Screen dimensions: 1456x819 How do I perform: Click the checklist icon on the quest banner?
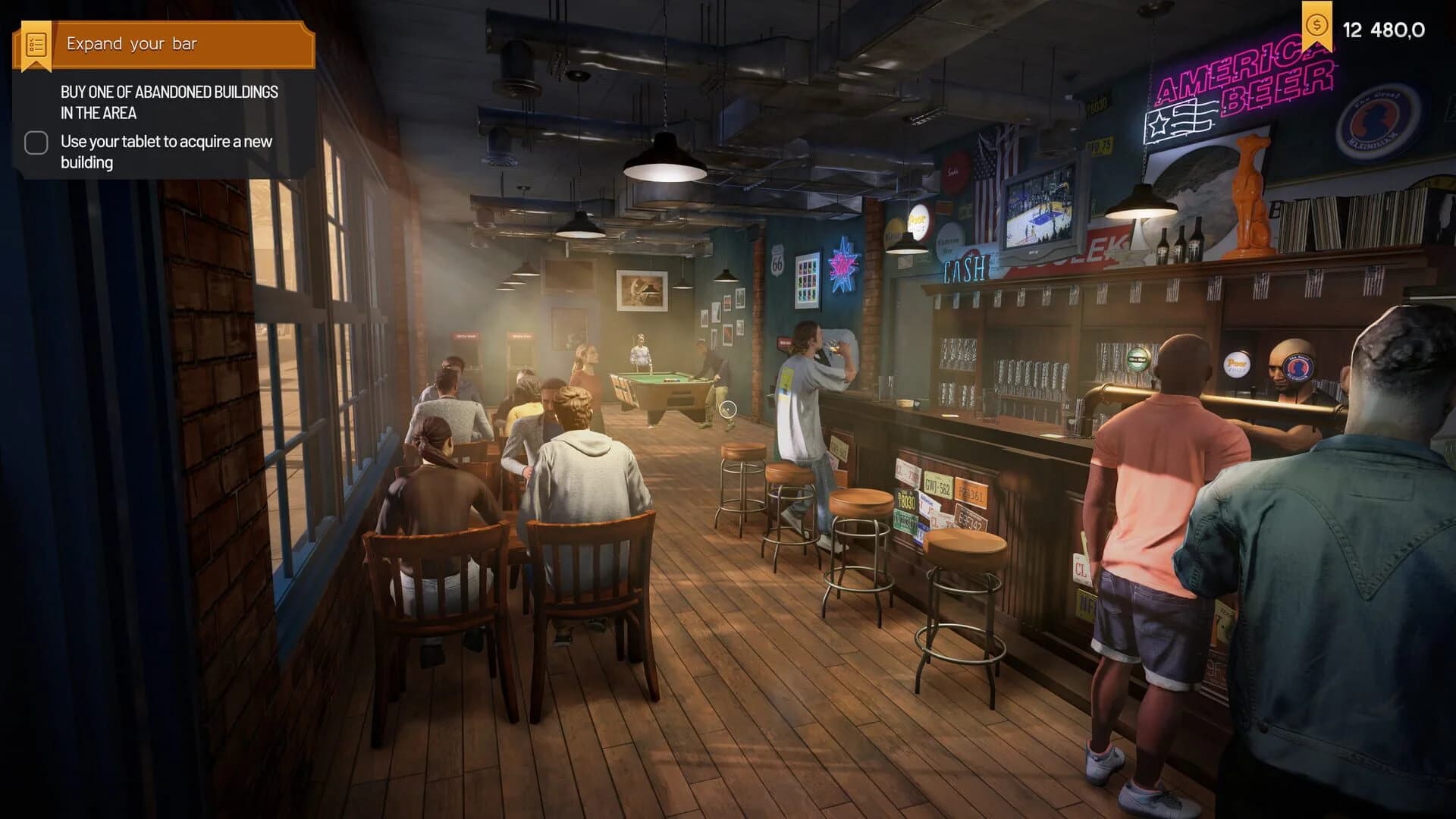[35, 43]
